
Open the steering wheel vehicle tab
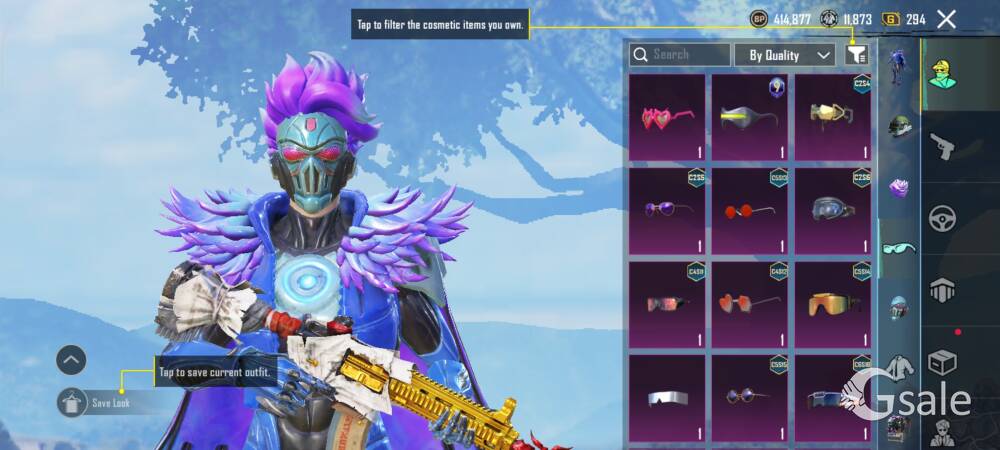[941, 218]
